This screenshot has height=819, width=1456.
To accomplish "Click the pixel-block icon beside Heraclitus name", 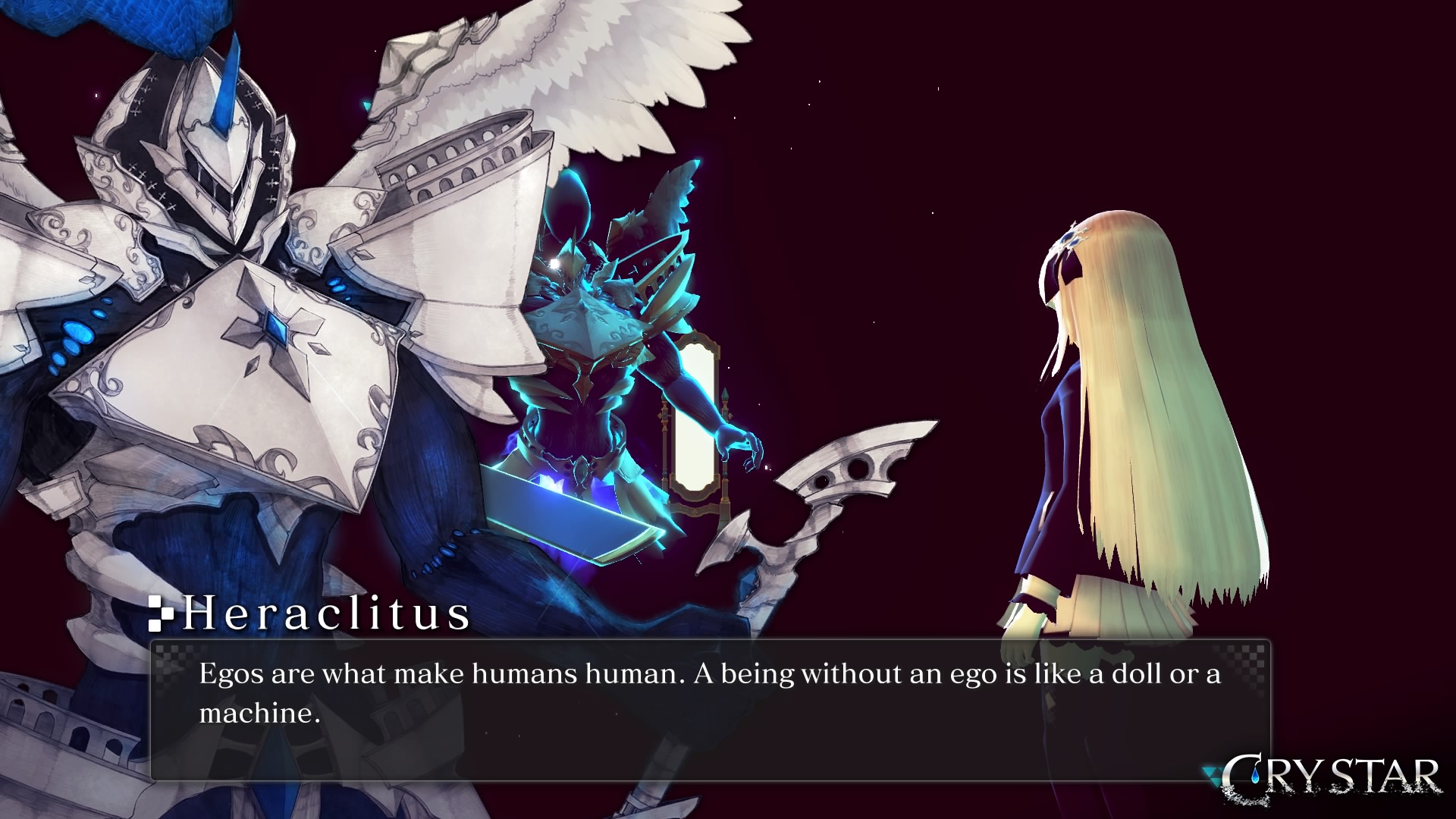I will point(161,614).
